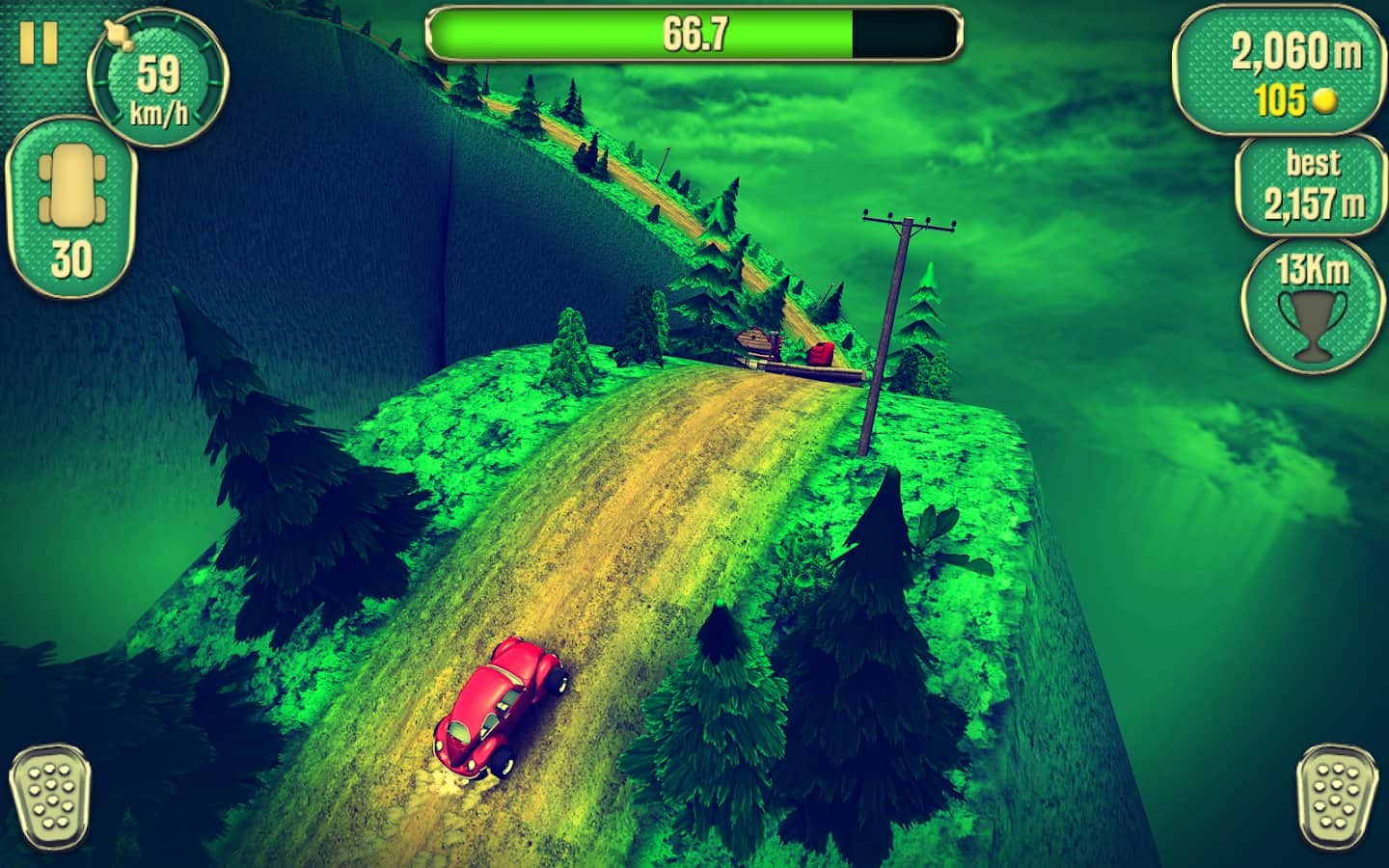Tap the yellow coin icon beside 105
Screen dimensions: 1389x868
click(x=1323, y=98)
